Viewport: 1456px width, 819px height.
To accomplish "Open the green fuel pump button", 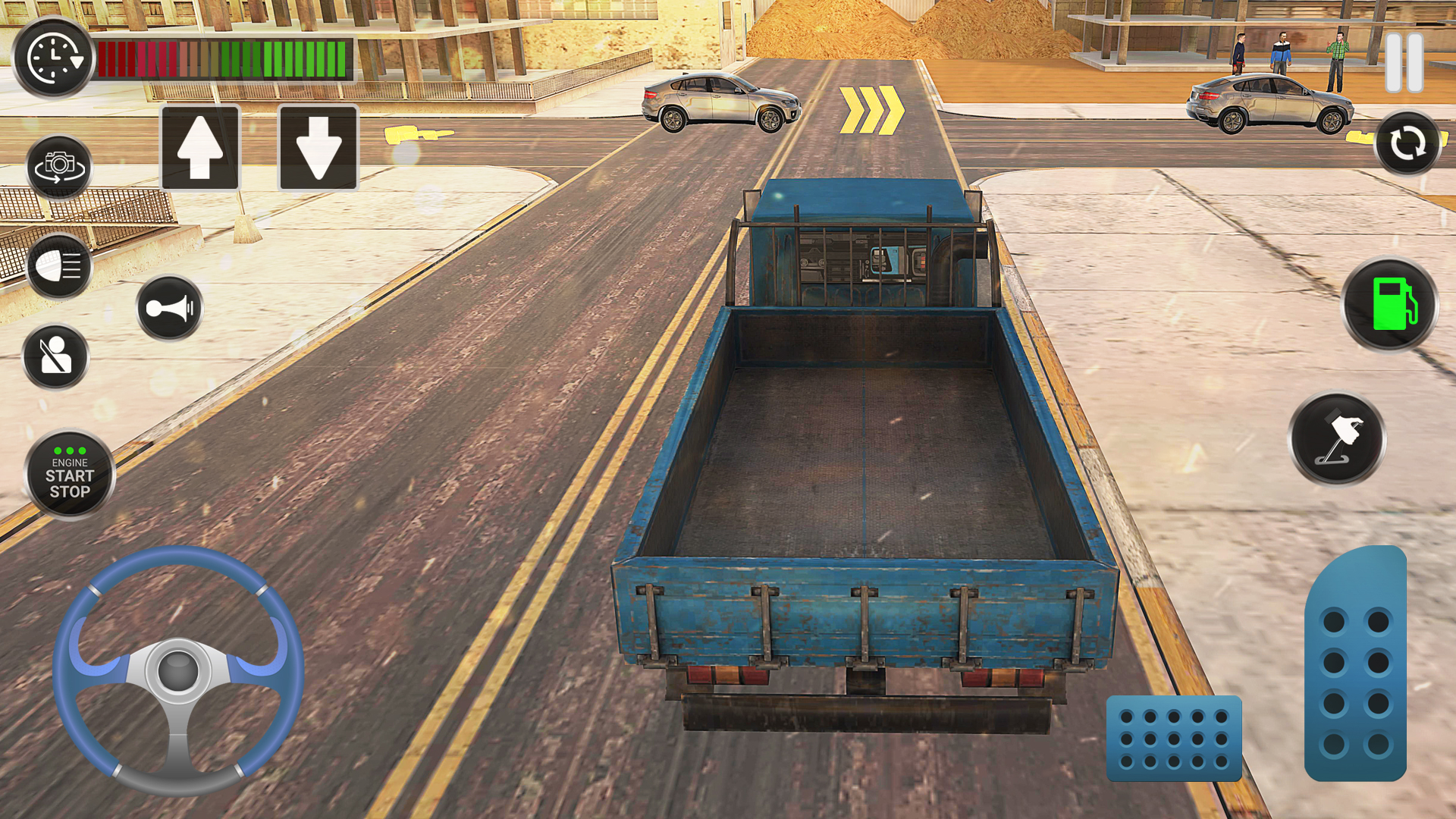I will 1390,304.
